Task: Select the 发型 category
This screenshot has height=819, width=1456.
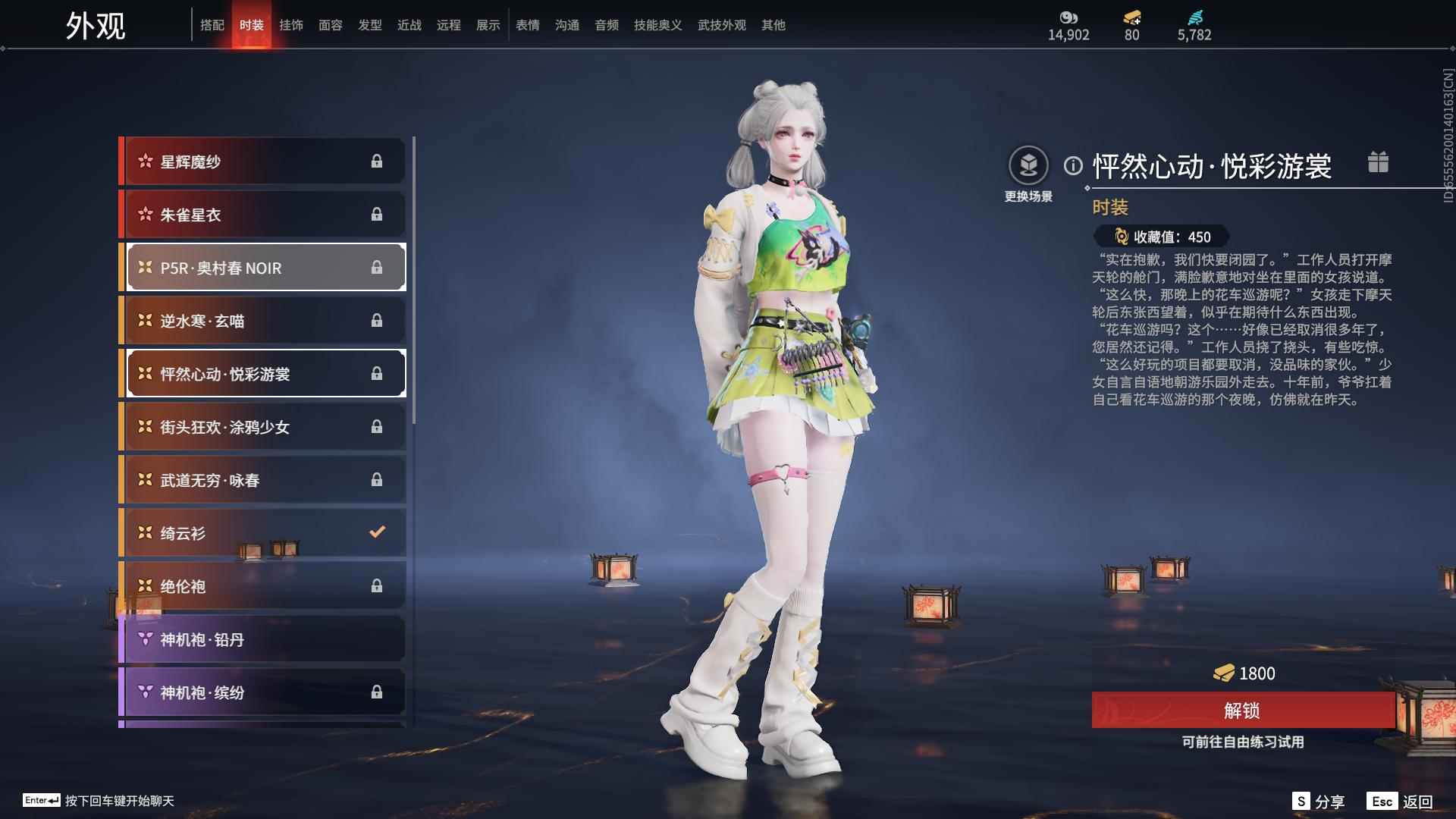Action: [x=369, y=24]
